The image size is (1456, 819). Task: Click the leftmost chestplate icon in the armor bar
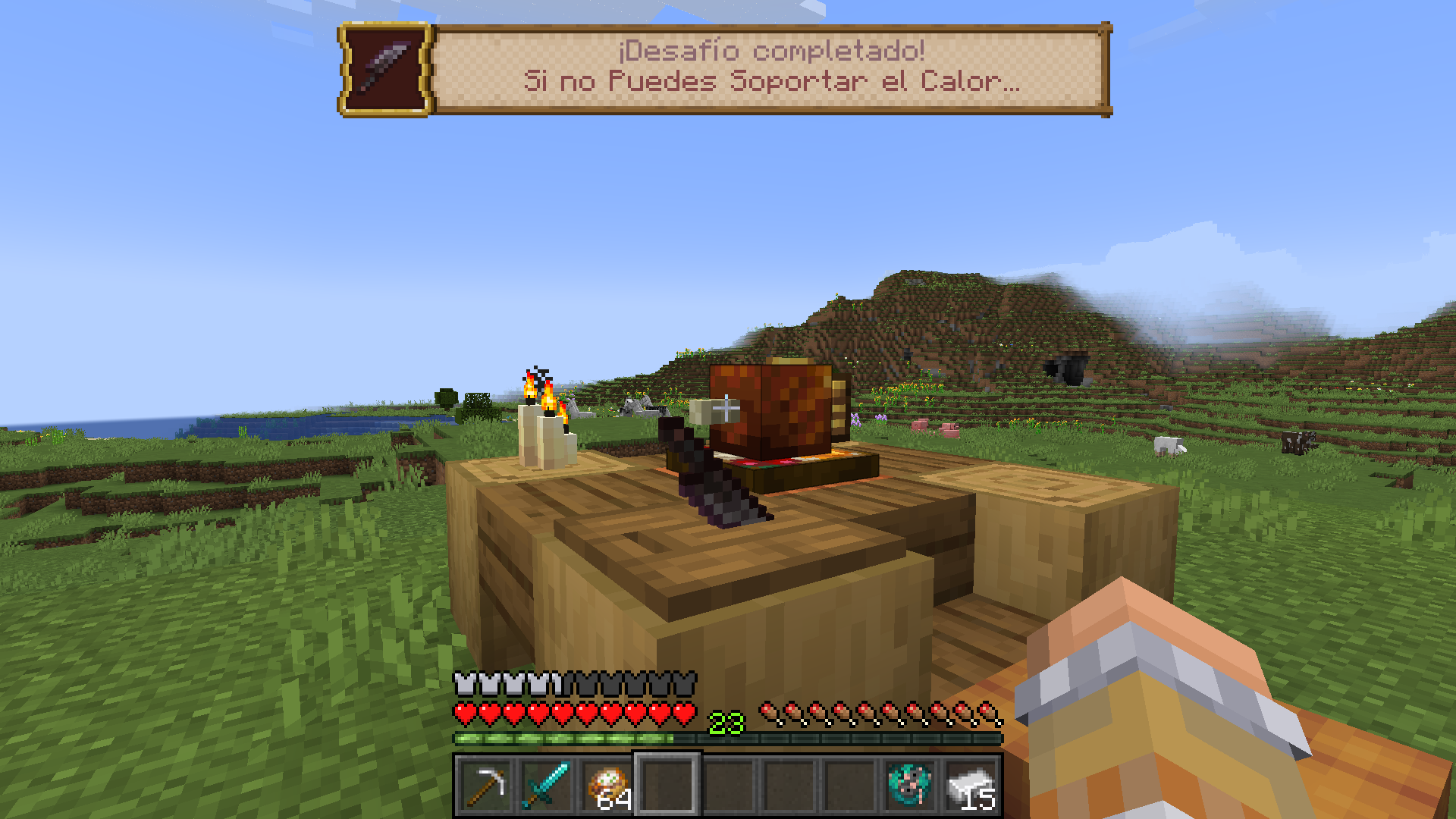tap(463, 683)
